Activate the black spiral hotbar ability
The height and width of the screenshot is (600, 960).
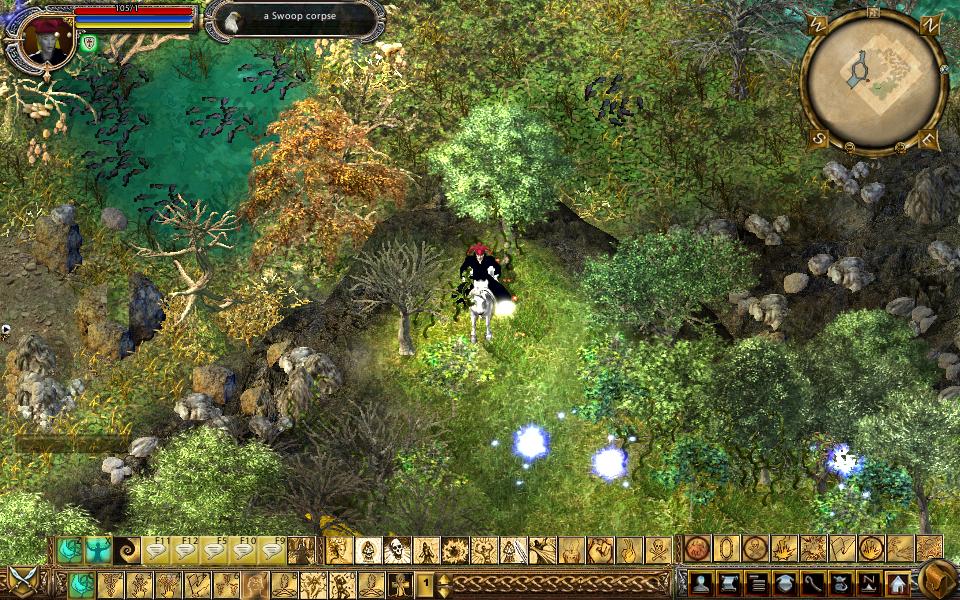click(x=128, y=550)
